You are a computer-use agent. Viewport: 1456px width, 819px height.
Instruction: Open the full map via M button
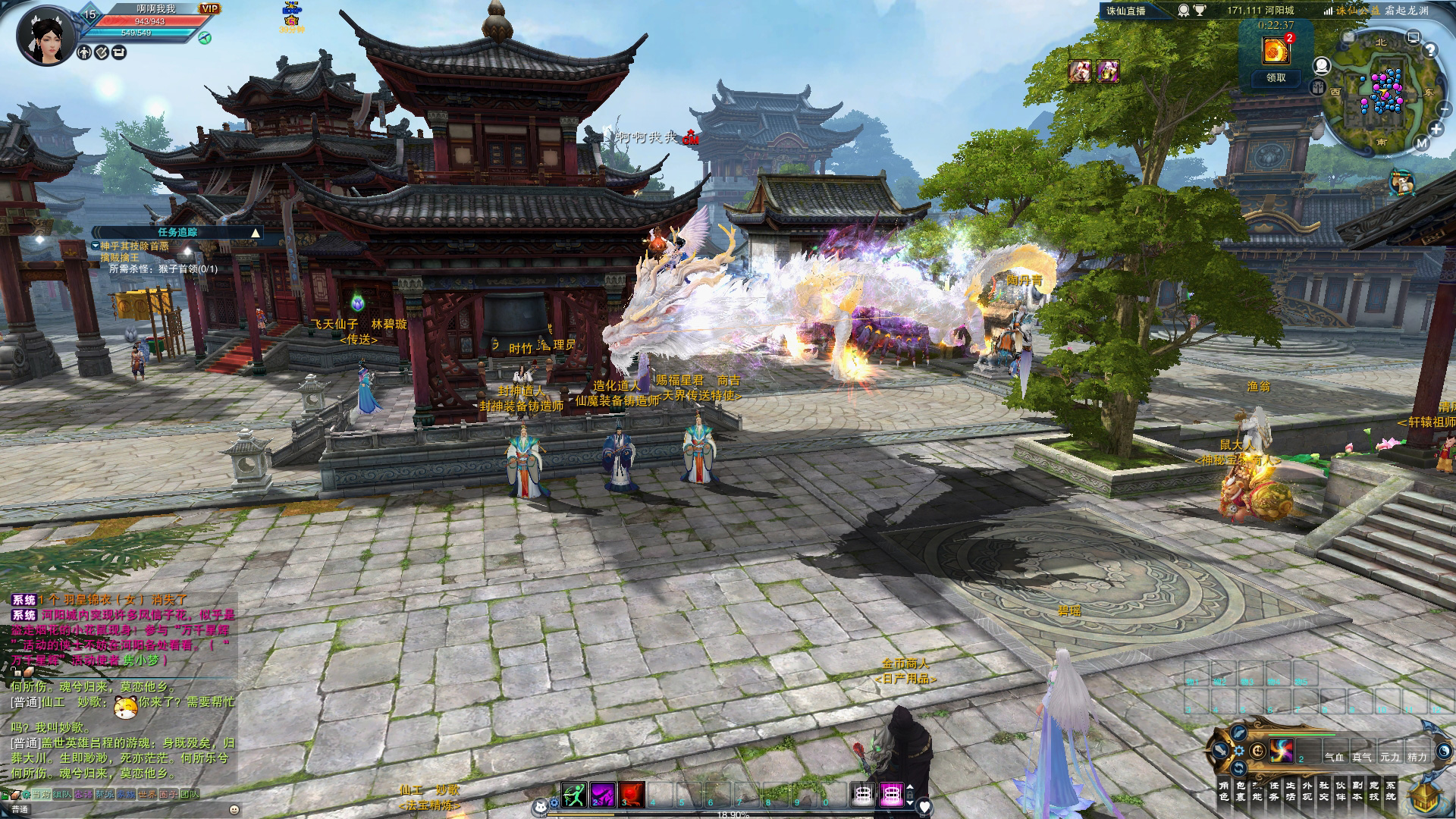click(1422, 143)
